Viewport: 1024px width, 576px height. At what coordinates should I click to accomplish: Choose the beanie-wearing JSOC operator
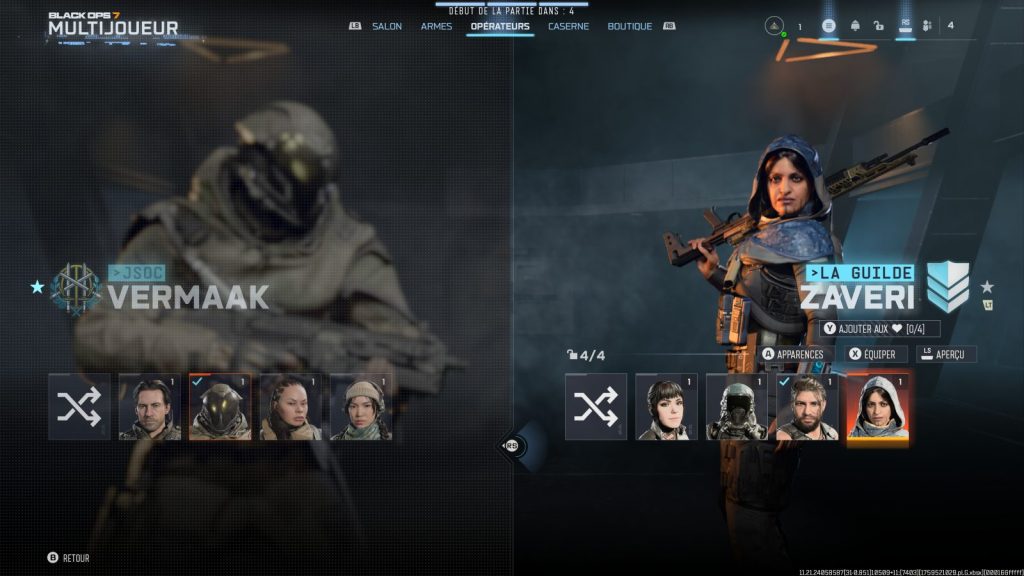click(360, 407)
